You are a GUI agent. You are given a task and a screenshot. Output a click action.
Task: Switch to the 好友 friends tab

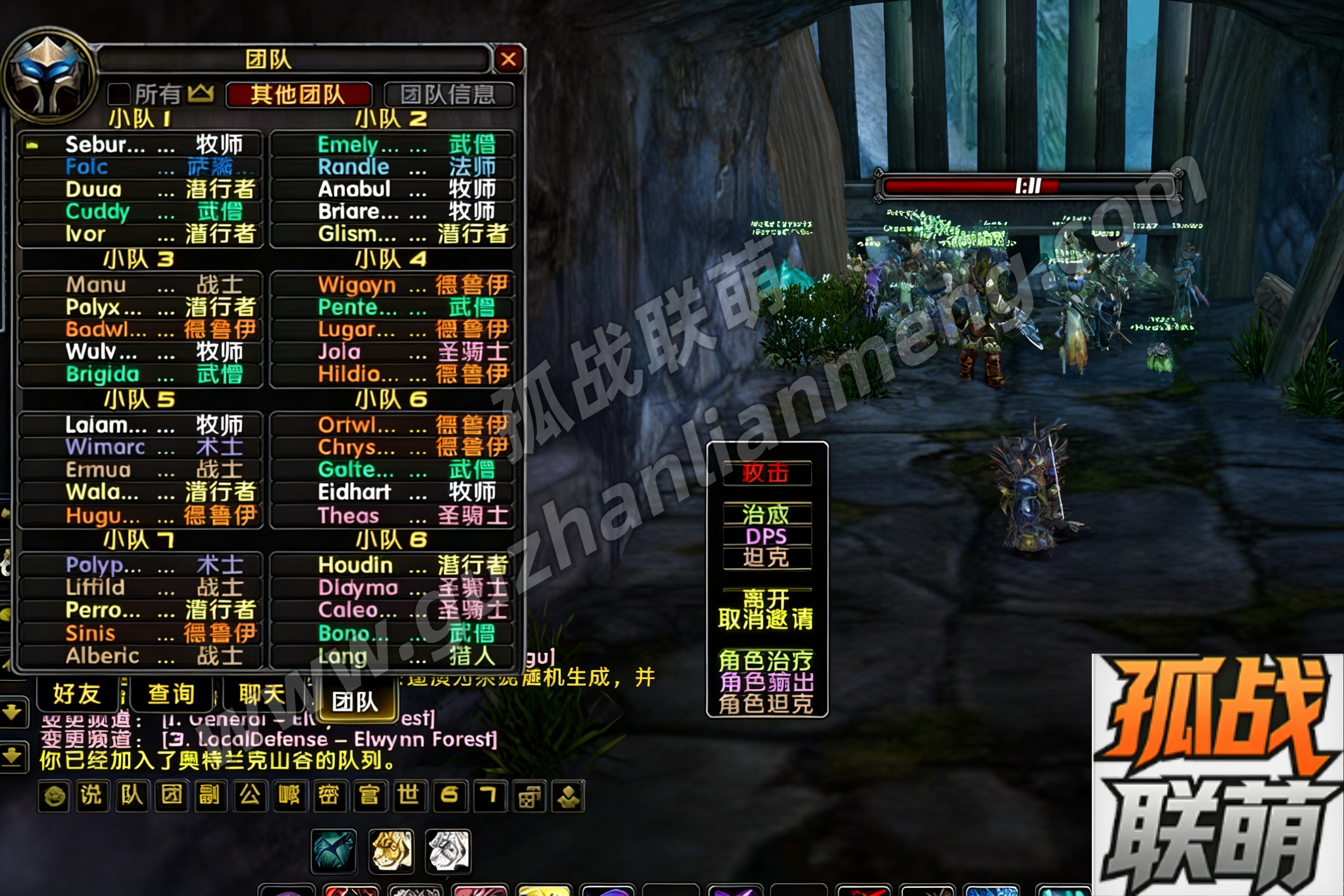click(x=77, y=695)
